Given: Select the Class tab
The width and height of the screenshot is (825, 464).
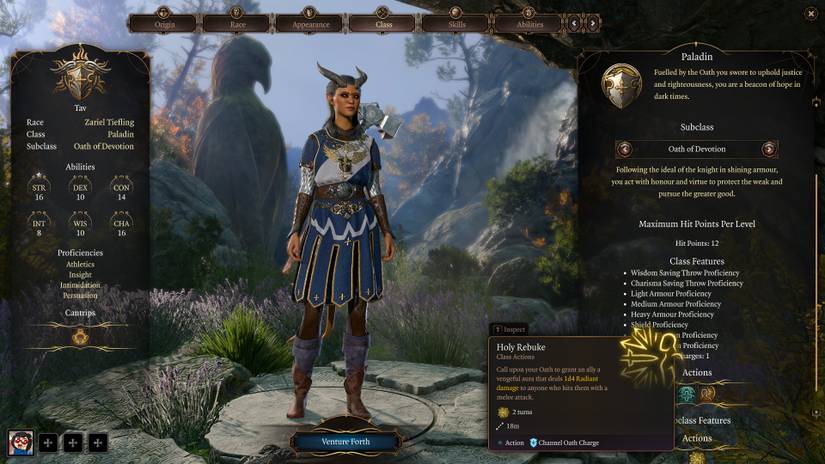Looking at the screenshot, I should tap(383, 22).
